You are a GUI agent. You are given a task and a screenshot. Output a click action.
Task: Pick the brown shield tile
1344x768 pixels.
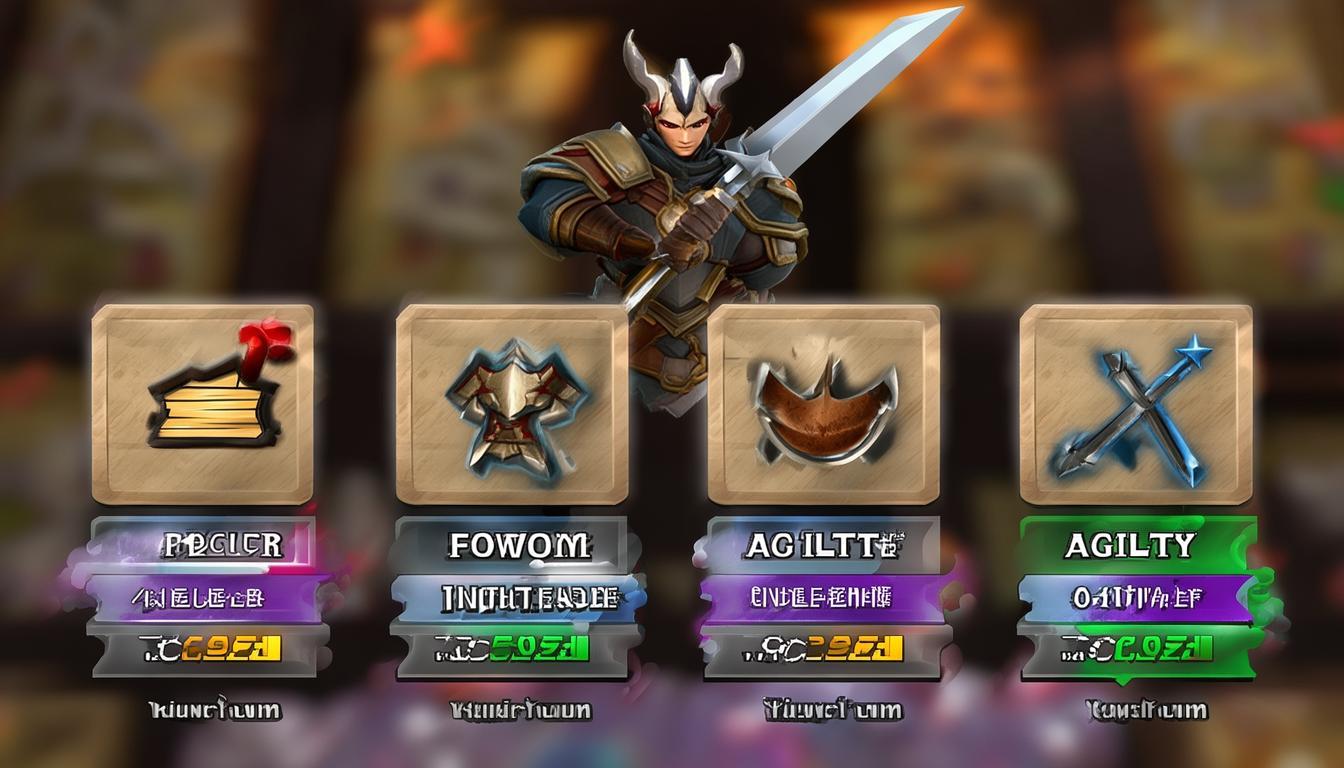click(x=823, y=403)
